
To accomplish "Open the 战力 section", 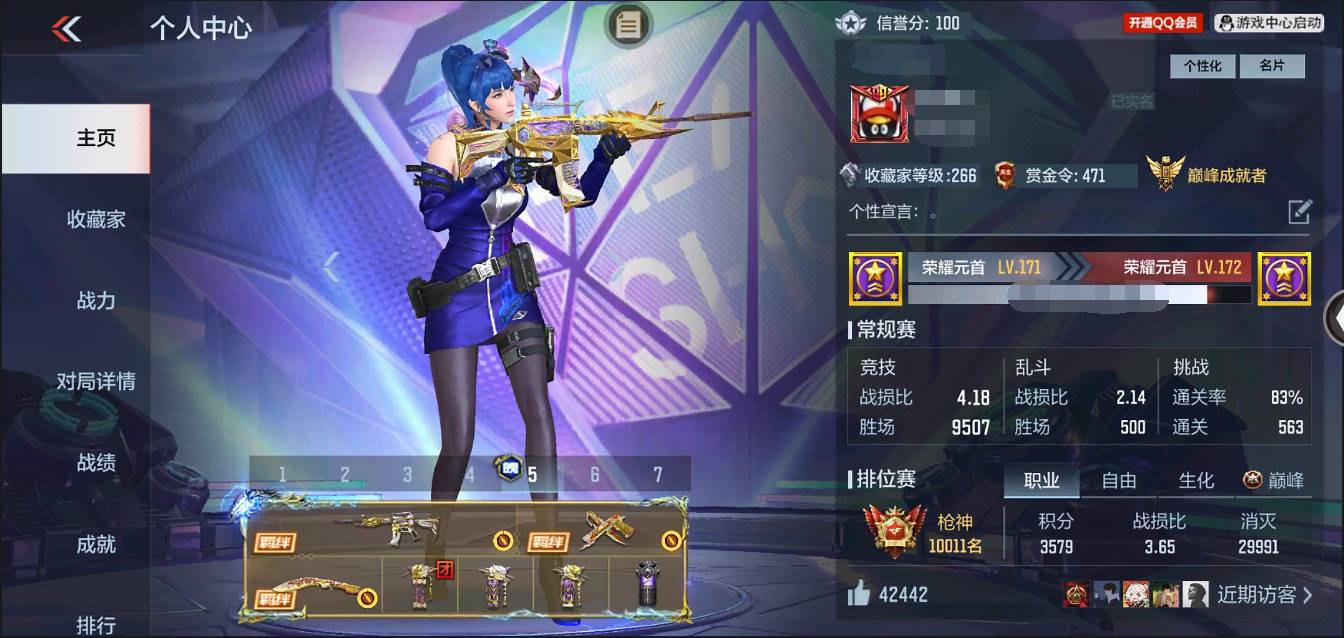I will (96, 300).
